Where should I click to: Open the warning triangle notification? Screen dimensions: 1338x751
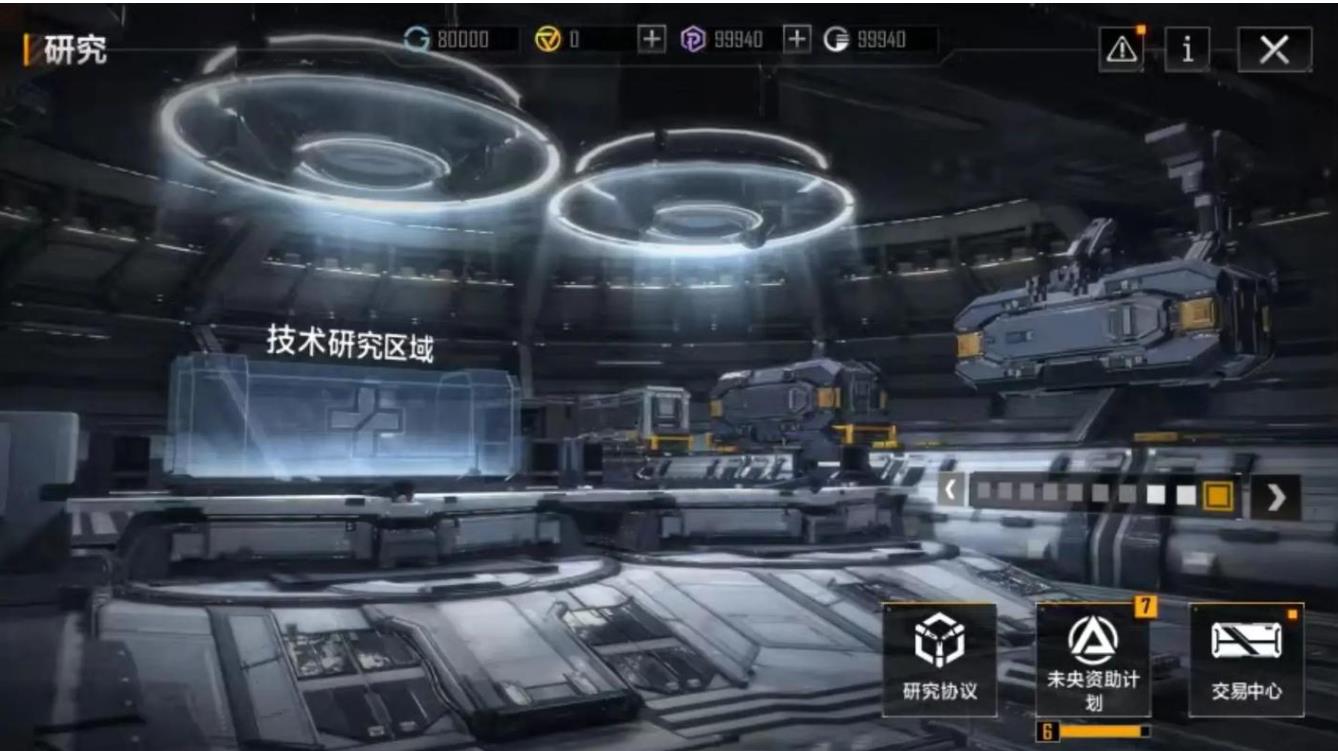click(x=1121, y=50)
